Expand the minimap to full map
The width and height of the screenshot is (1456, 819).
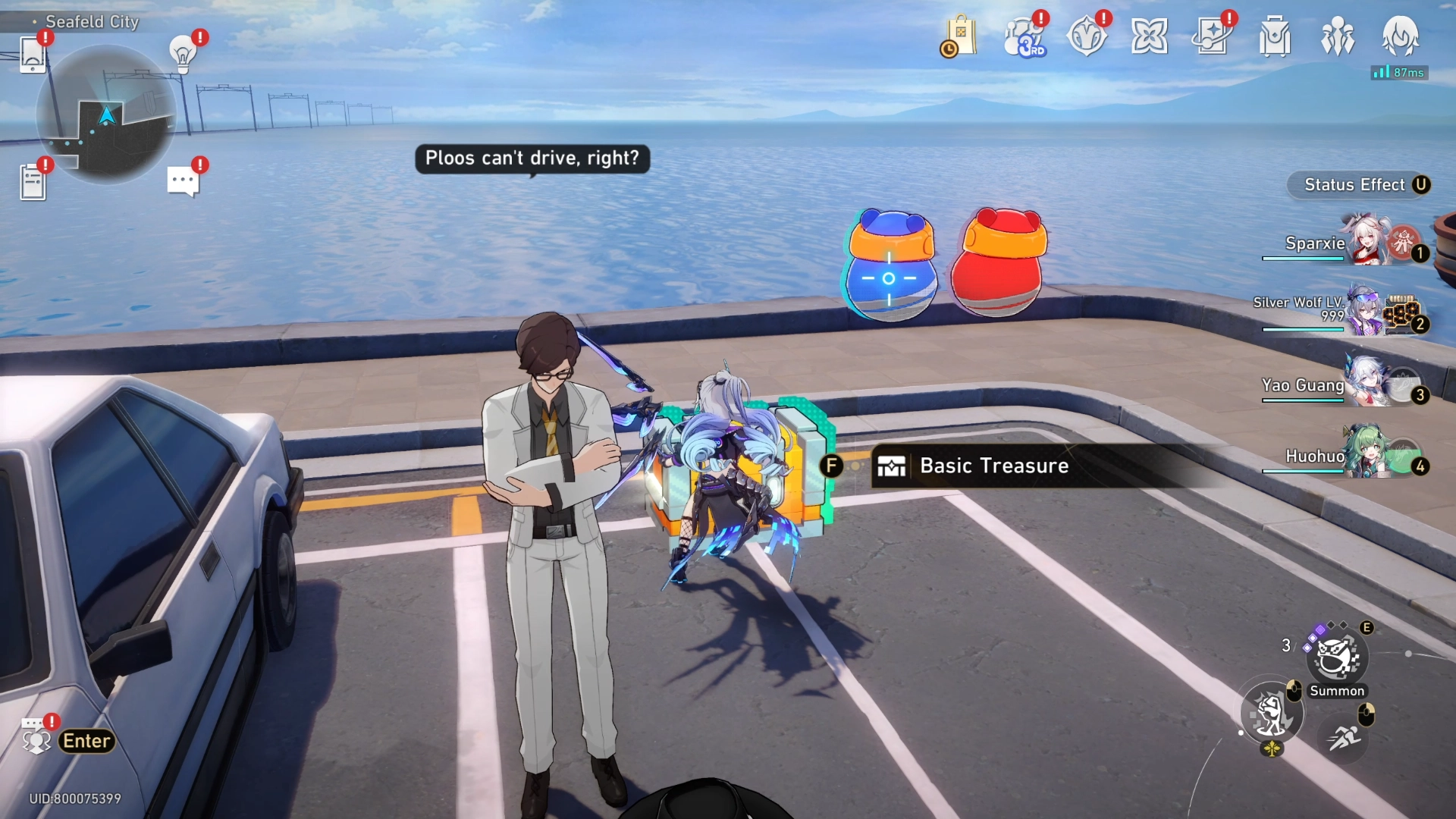tap(106, 114)
